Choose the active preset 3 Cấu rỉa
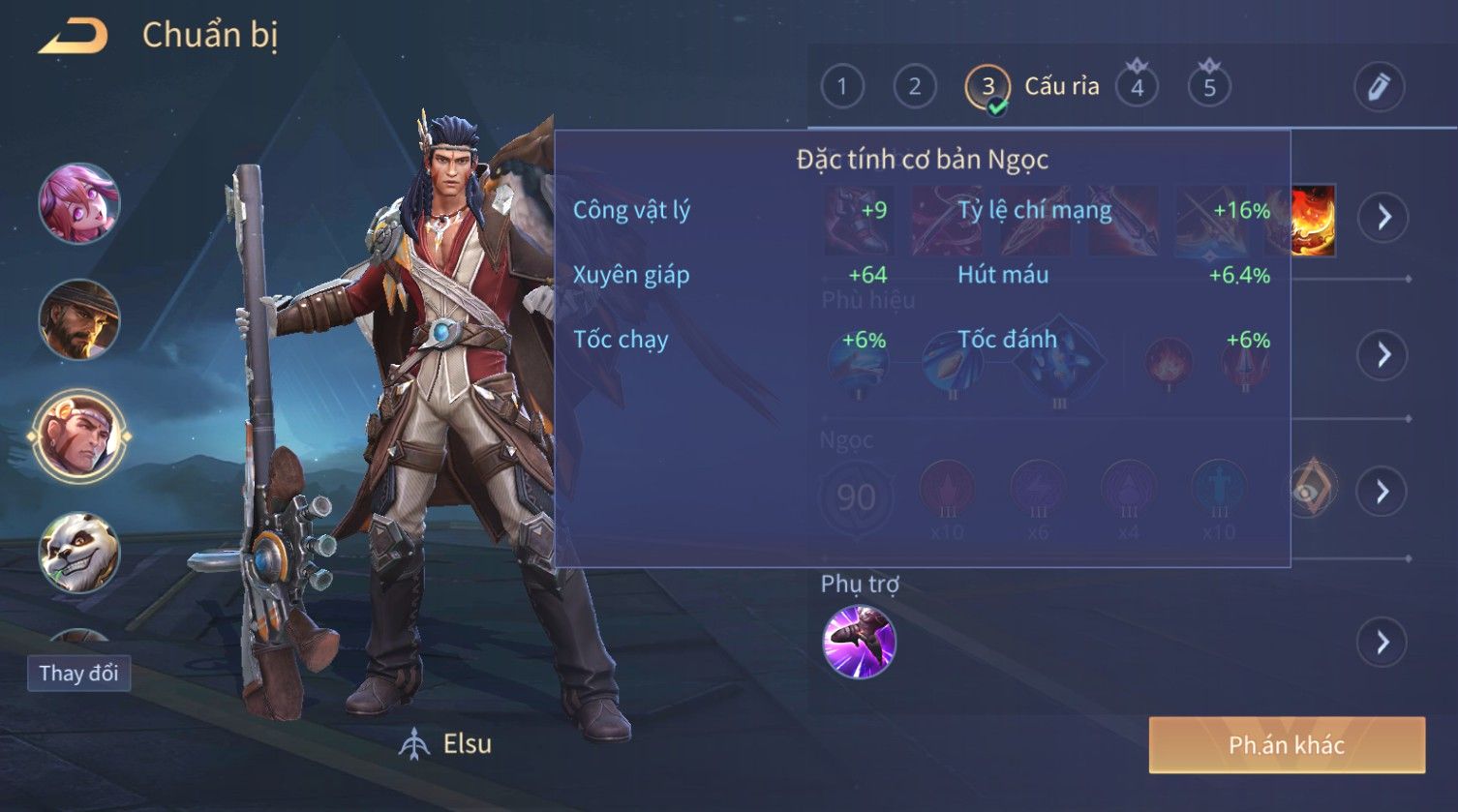Image resolution: width=1458 pixels, height=812 pixels. click(x=988, y=87)
